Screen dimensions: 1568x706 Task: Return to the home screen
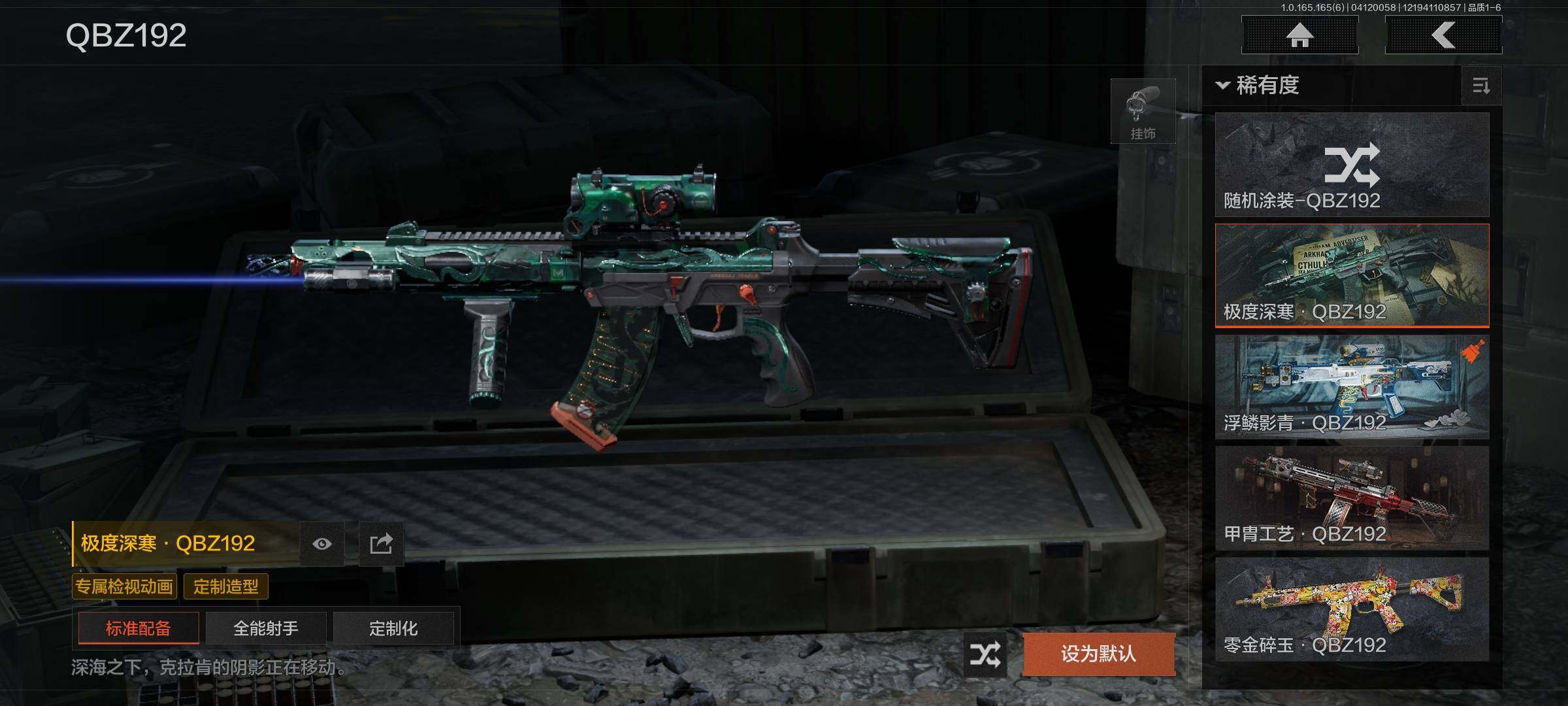1299,35
